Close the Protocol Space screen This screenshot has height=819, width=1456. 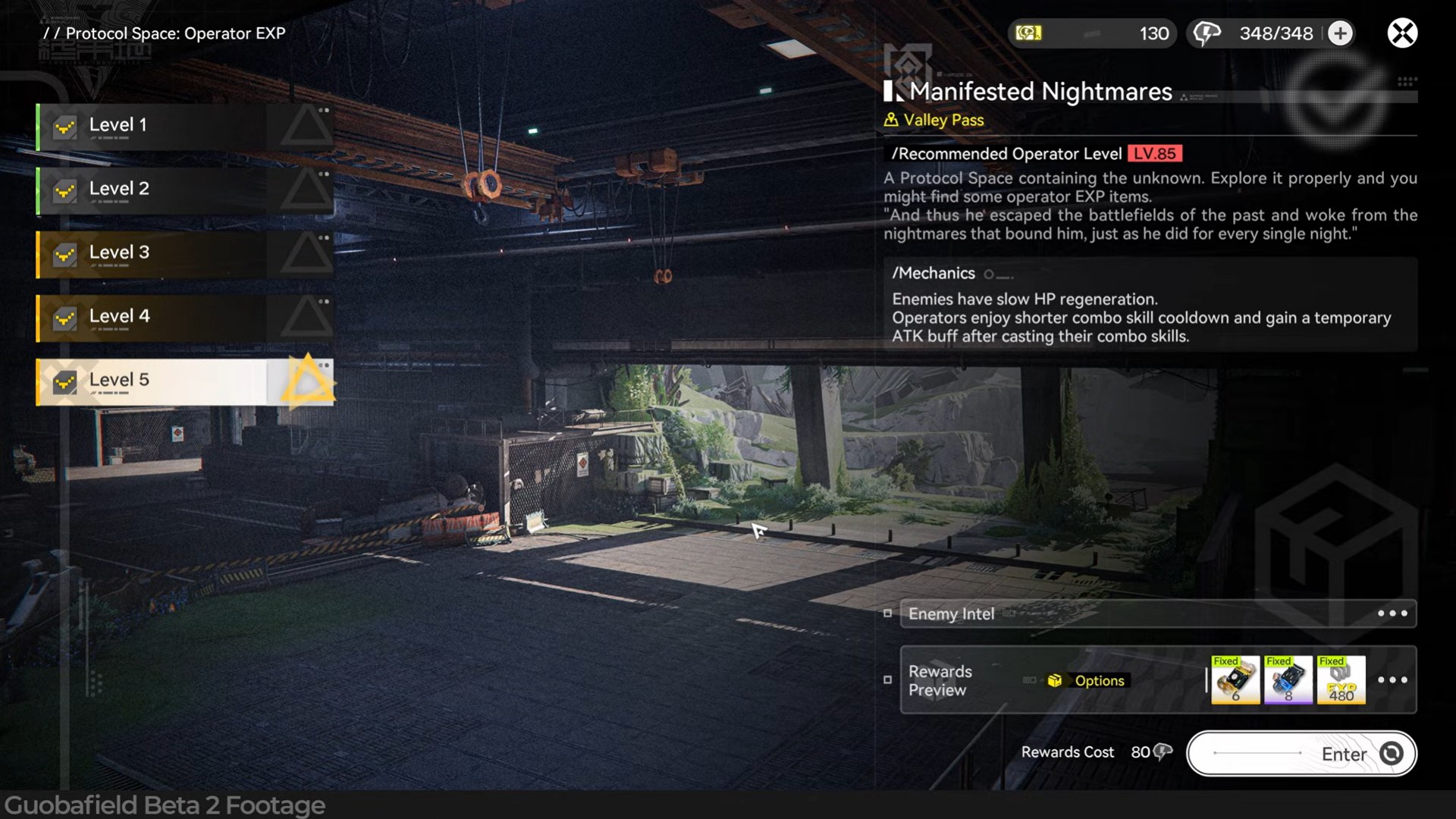point(1402,33)
